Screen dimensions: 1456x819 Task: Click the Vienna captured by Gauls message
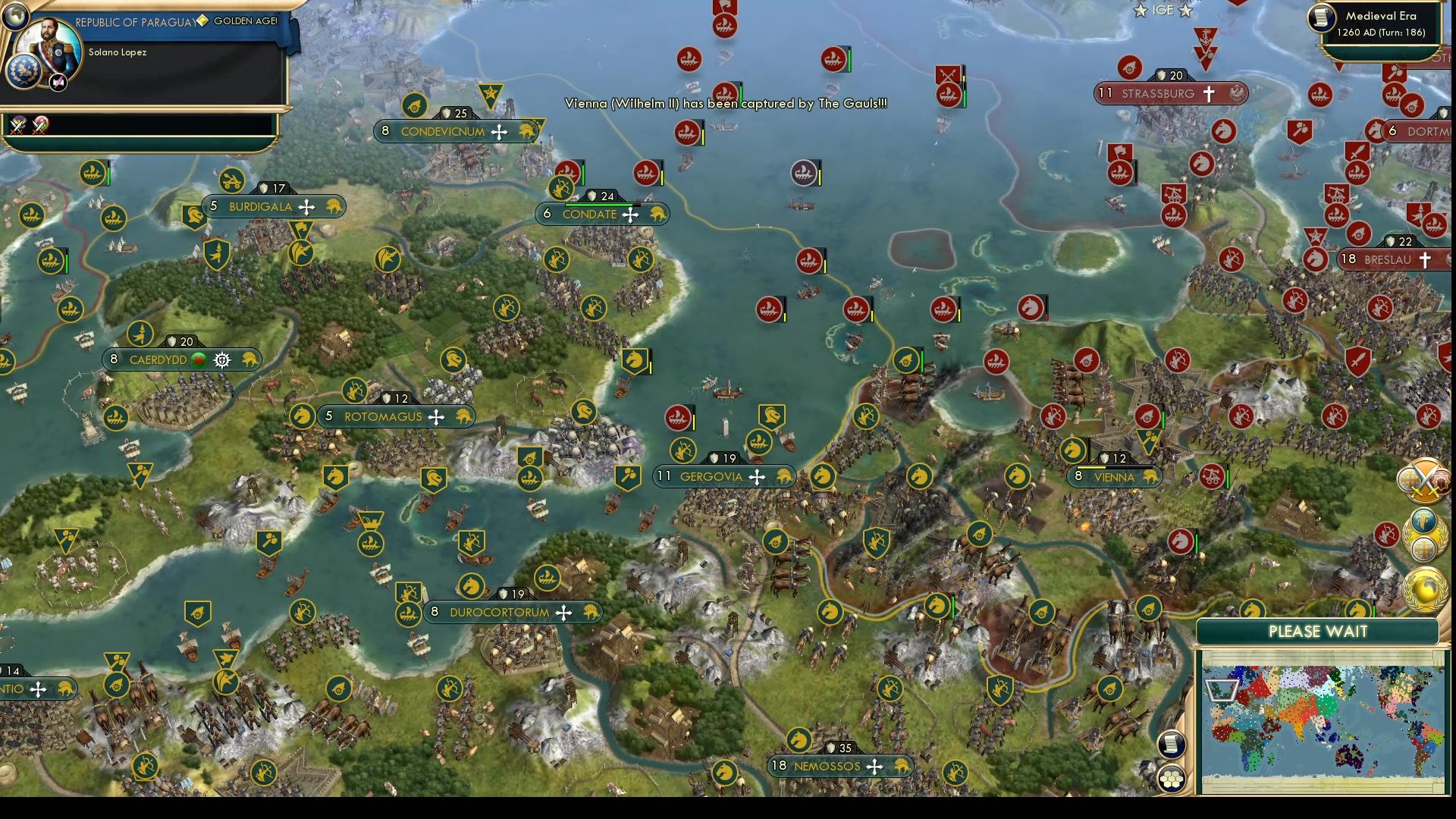724,104
